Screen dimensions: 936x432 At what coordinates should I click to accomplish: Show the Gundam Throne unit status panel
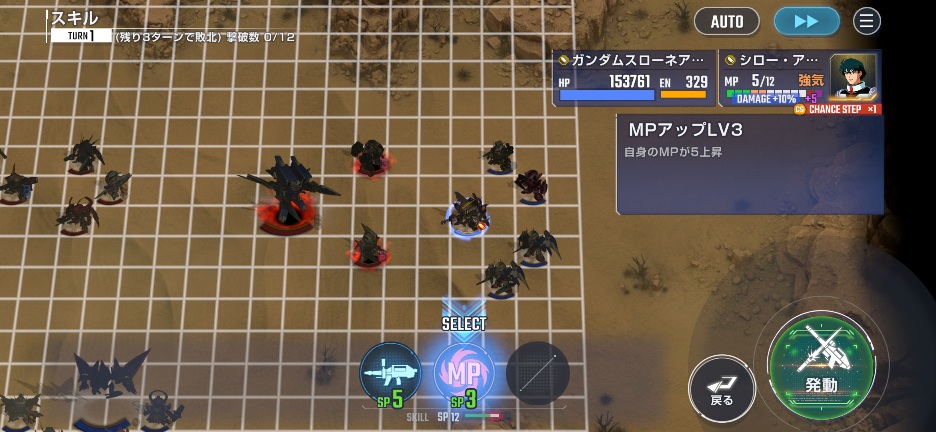click(635, 78)
